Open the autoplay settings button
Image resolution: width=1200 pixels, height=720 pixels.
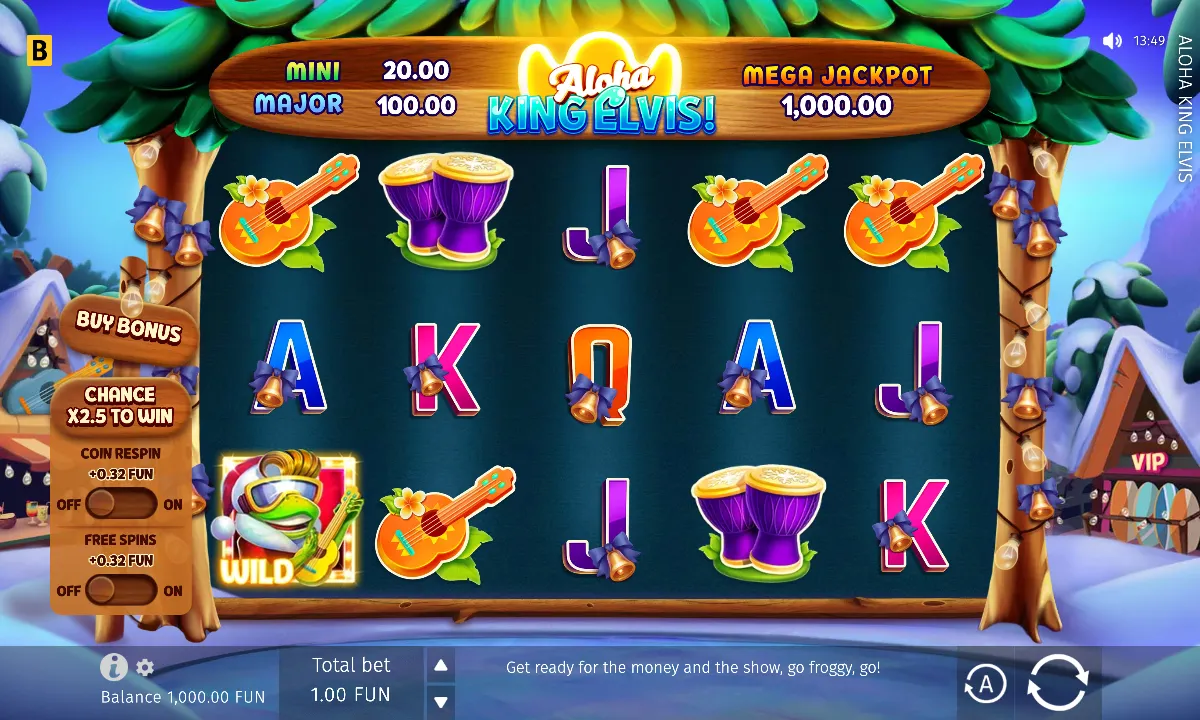(x=985, y=684)
